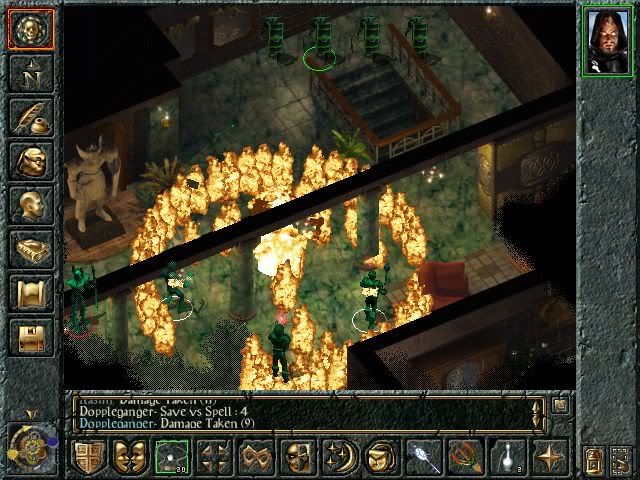Expand the dialogue message log window
640x480 pixels.
tap(559, 405)
